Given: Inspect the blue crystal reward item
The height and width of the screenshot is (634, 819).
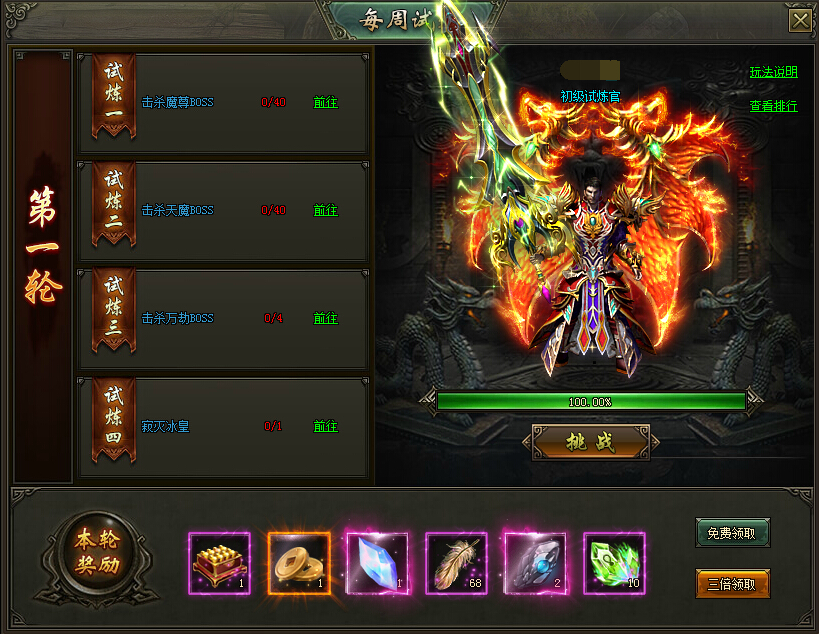Looking at the screenshot, I should (377, 563).
